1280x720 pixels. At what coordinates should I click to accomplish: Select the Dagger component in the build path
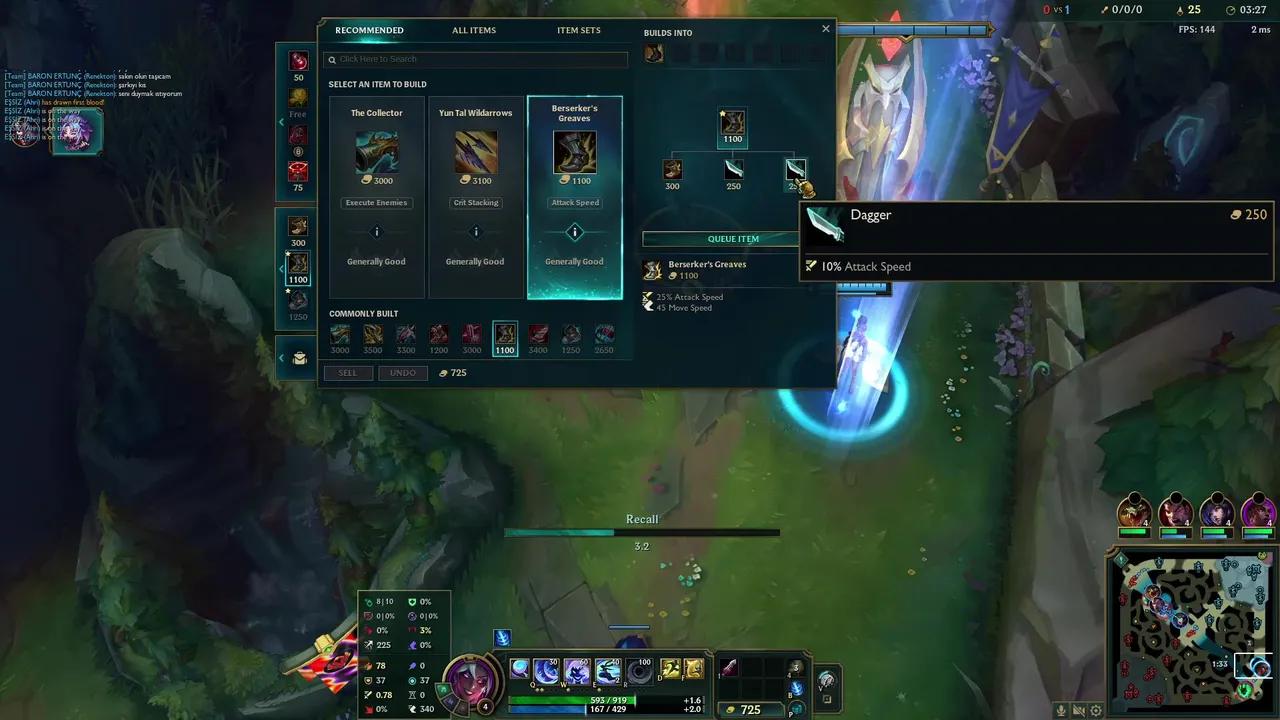click(795, 170)
